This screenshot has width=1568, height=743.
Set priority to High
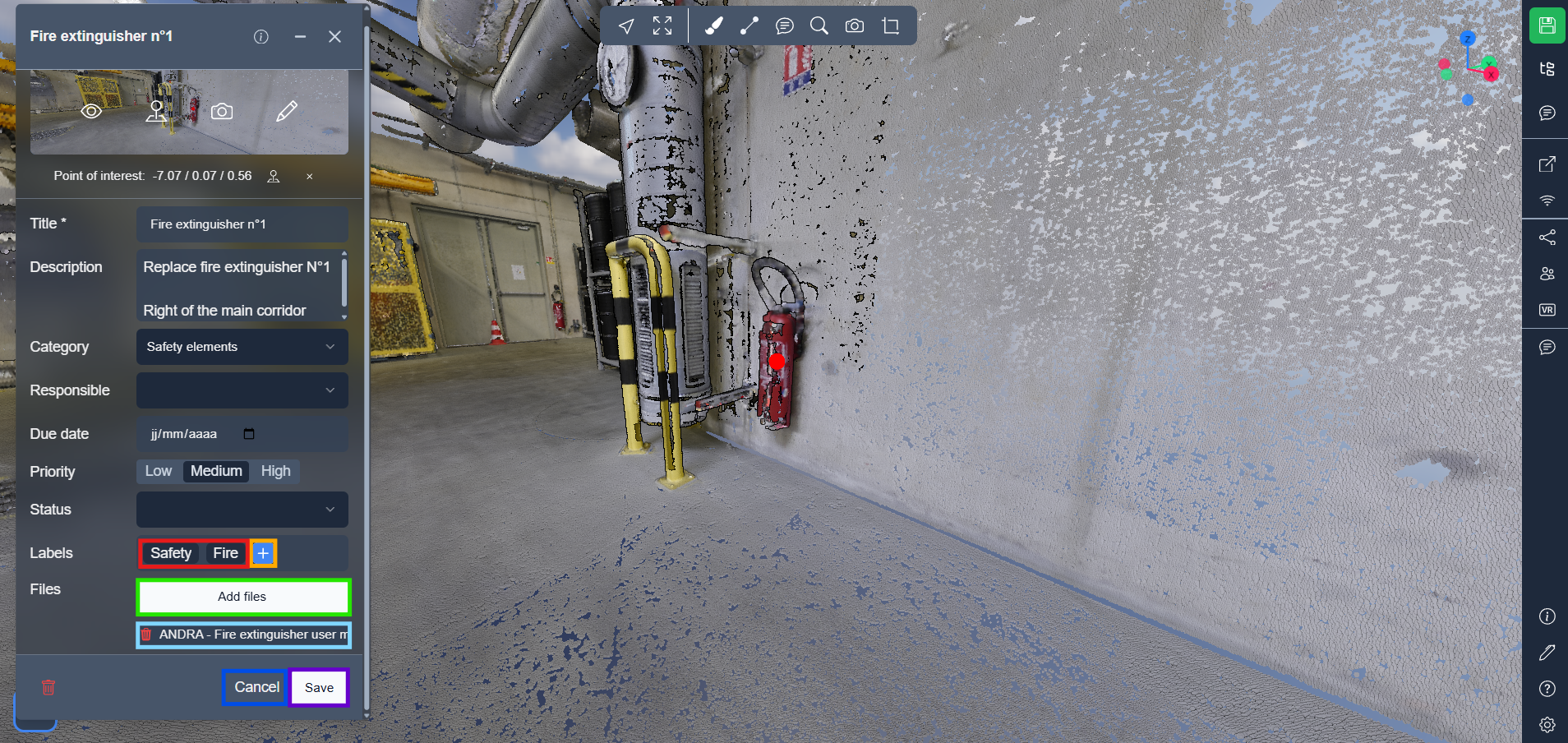point(275,471)
